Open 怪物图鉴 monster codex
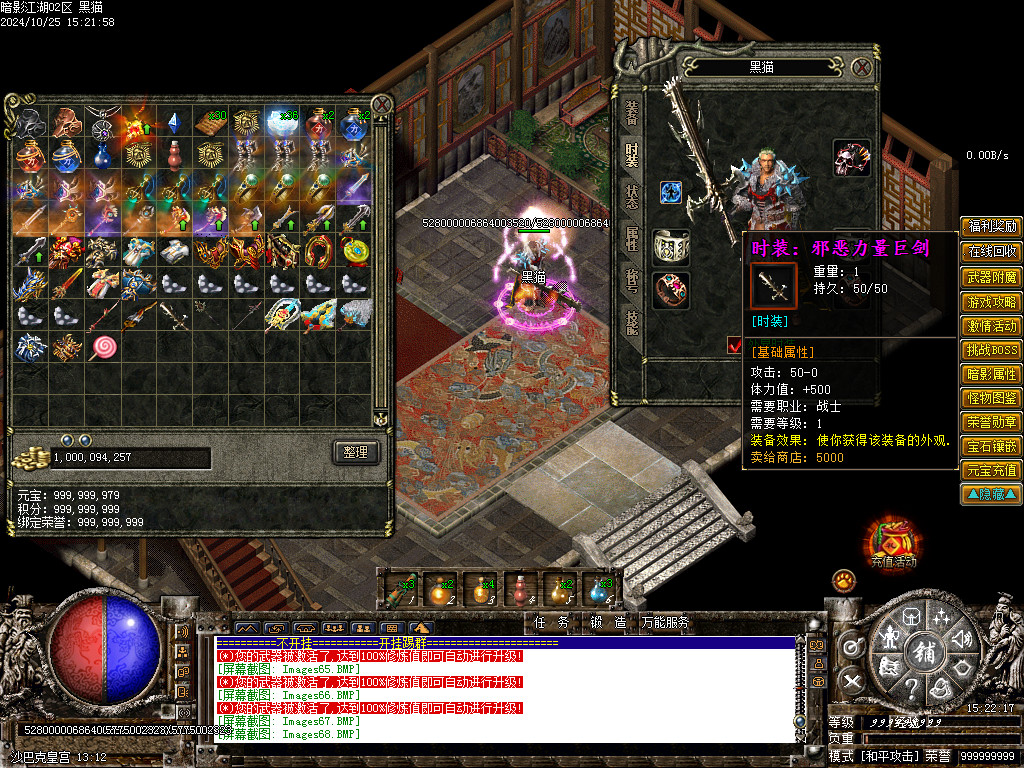The image size is (1024, 768). (991, 398)
